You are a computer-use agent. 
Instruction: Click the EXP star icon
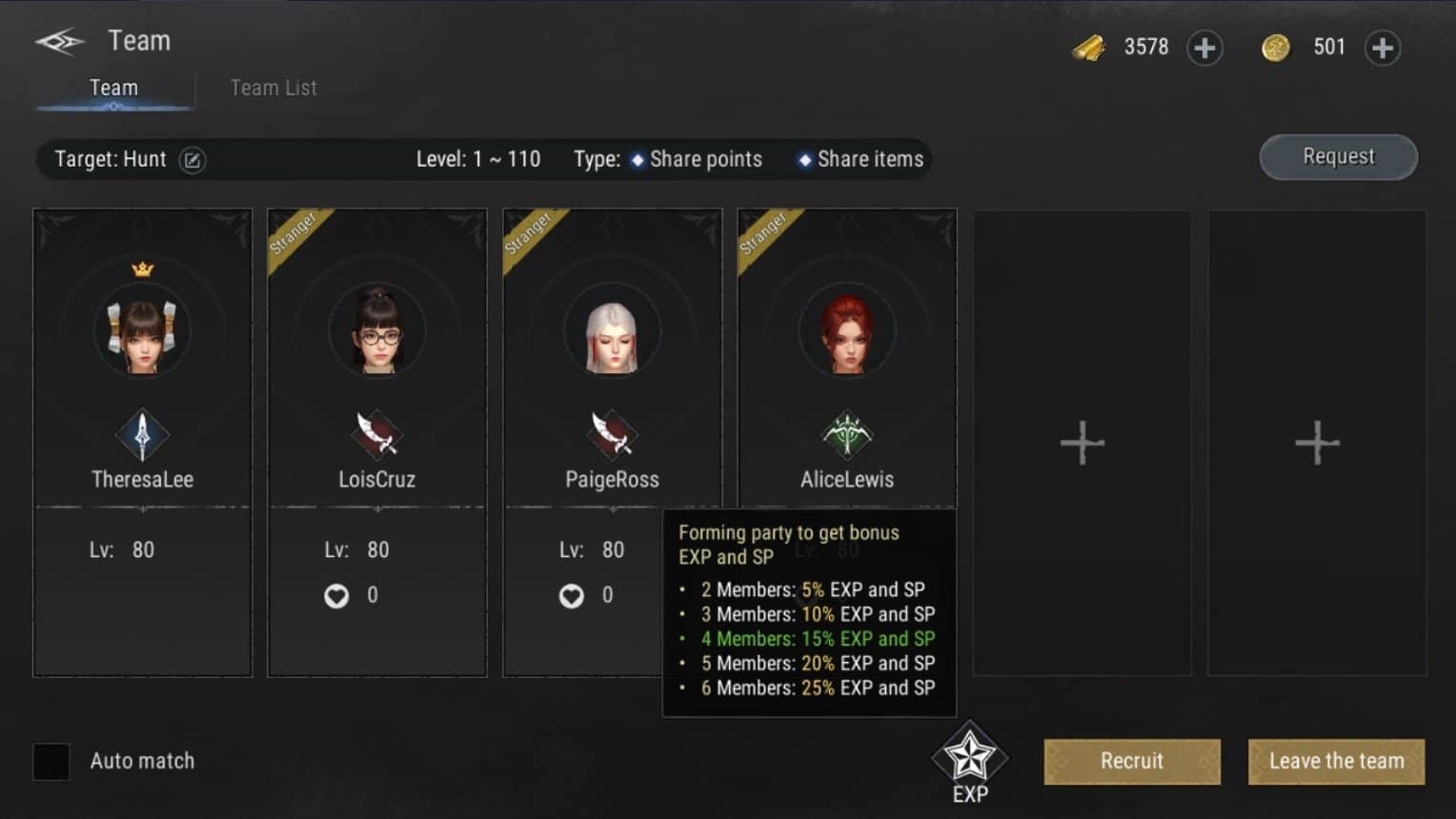tap(969, 755)
